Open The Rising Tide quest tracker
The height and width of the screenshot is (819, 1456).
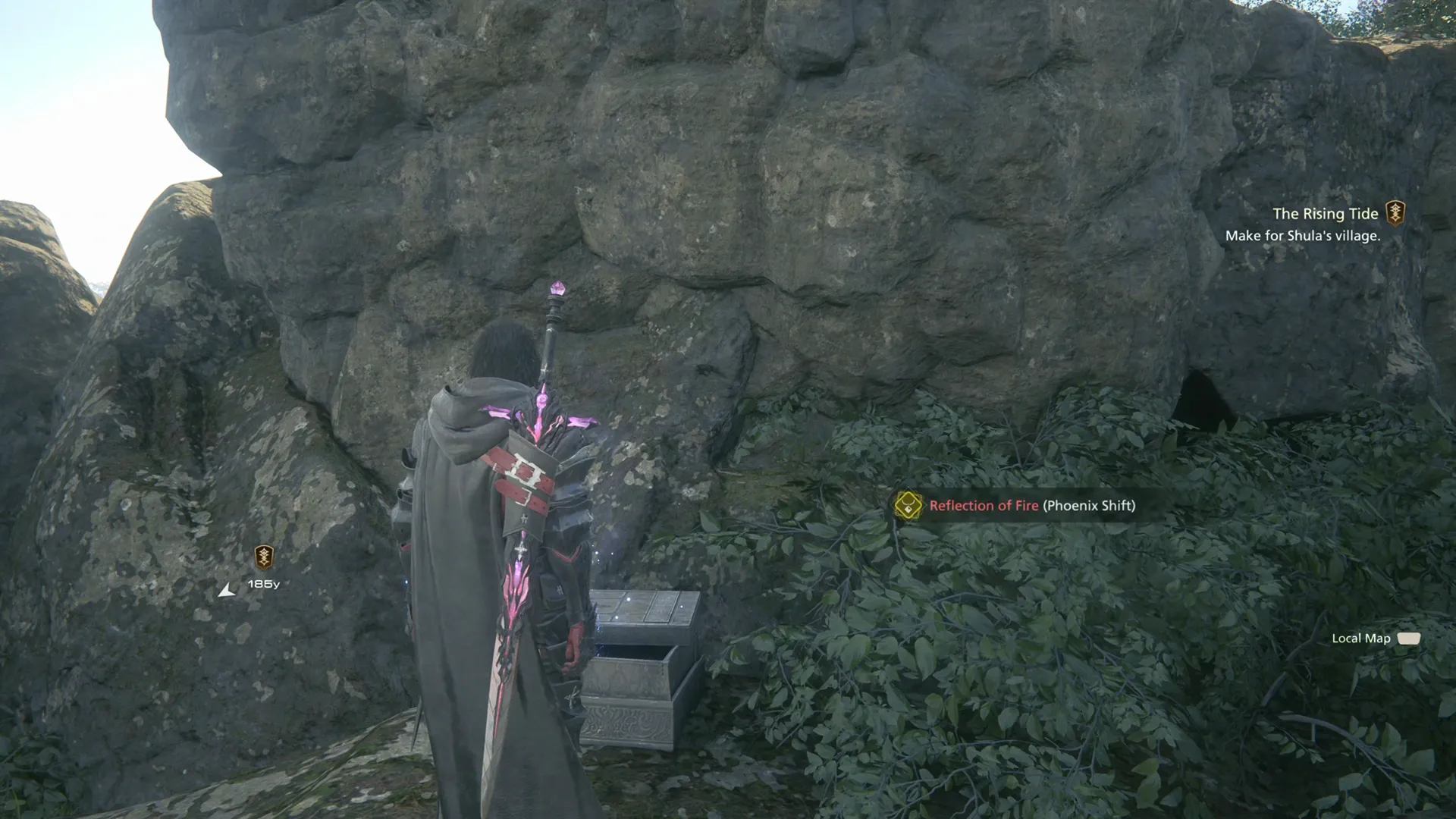1324,215
